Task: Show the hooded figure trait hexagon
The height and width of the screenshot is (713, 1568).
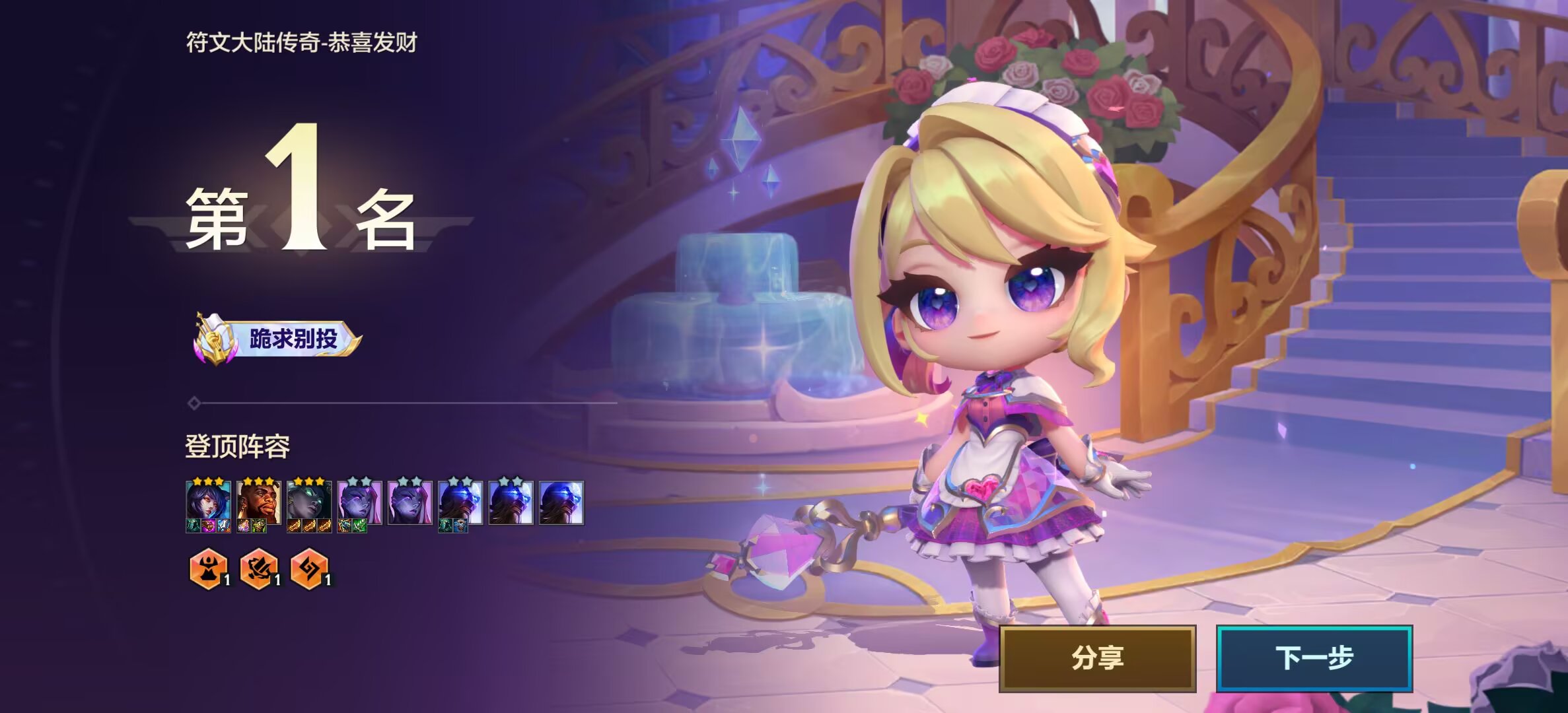Action: [x=208, y=568]
